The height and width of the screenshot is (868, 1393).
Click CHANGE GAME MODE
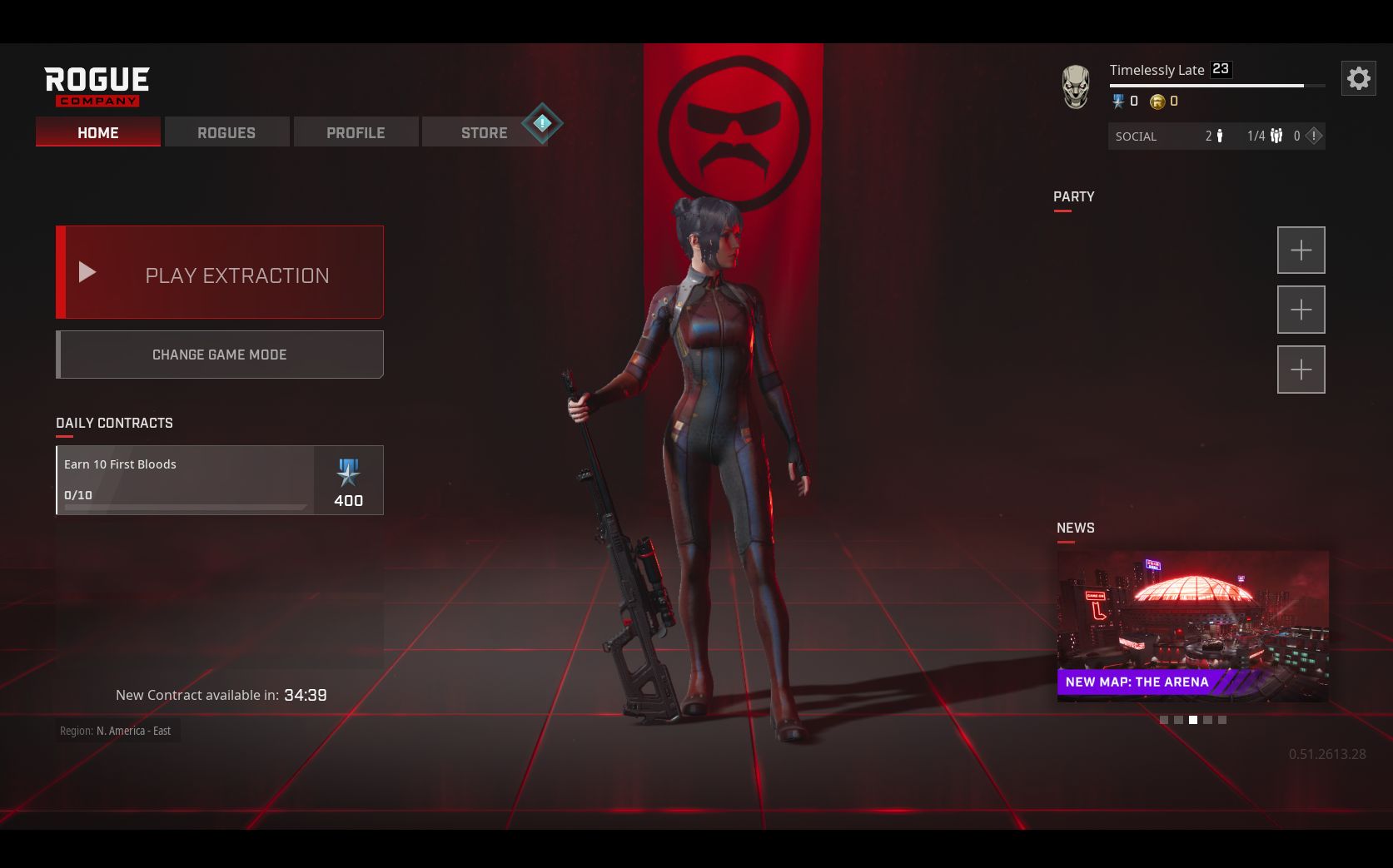pos(219,354)
